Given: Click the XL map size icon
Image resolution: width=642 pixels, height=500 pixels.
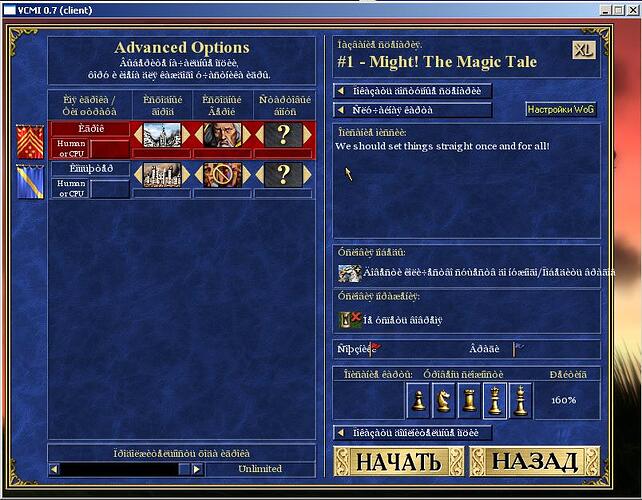Looking at the screenshot, I should (x=583, y=50).
